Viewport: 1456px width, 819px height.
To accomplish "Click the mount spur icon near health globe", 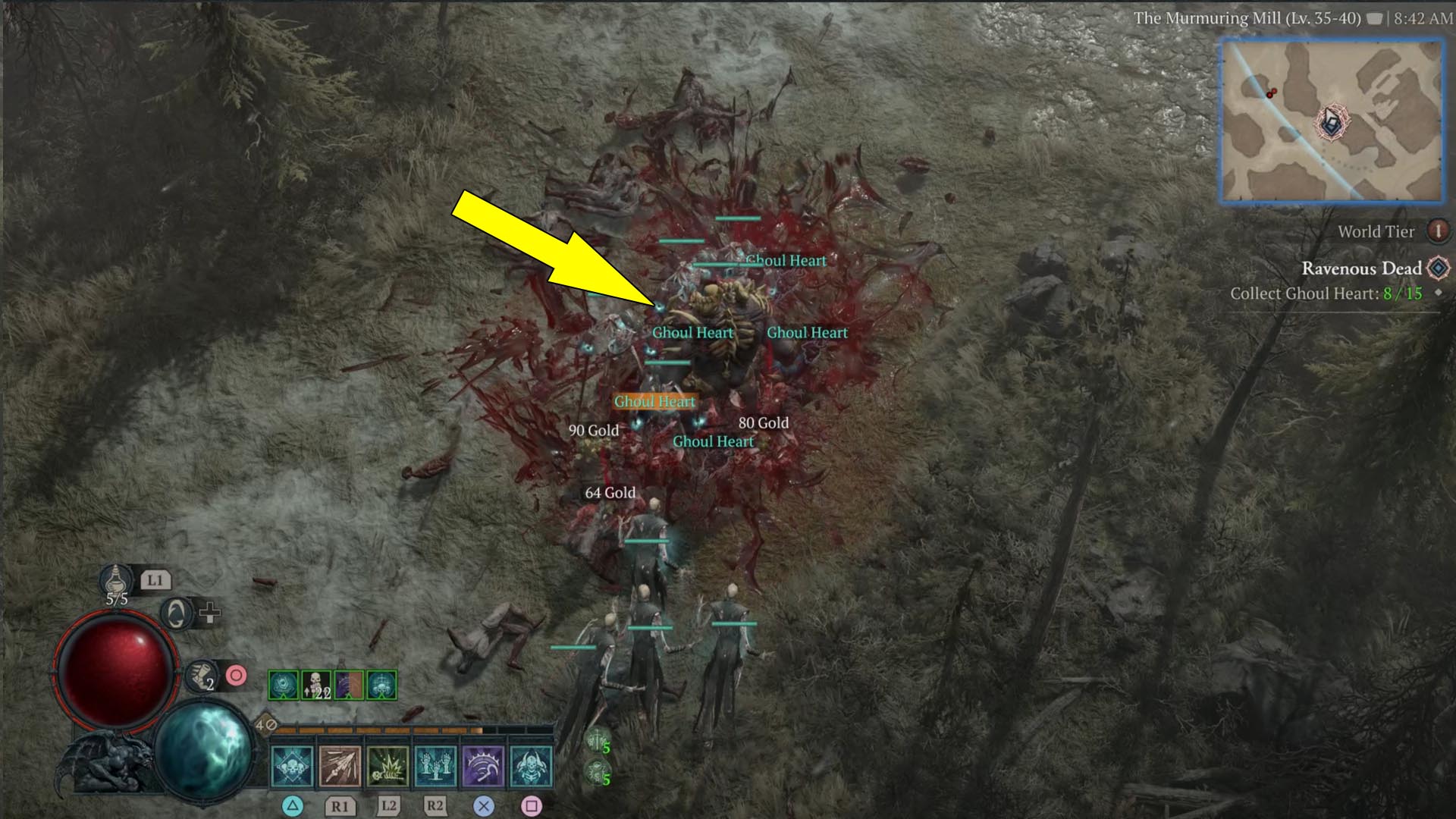I will point(200,676).
